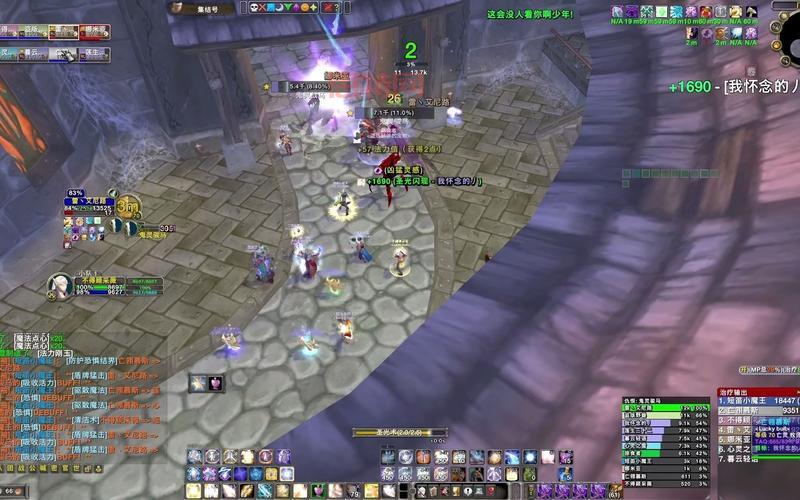Image resolution: width=800 pixels, height=500 pixels.
Task: Click the pink potion icon above action bars
Action: (x=213, y=383)
